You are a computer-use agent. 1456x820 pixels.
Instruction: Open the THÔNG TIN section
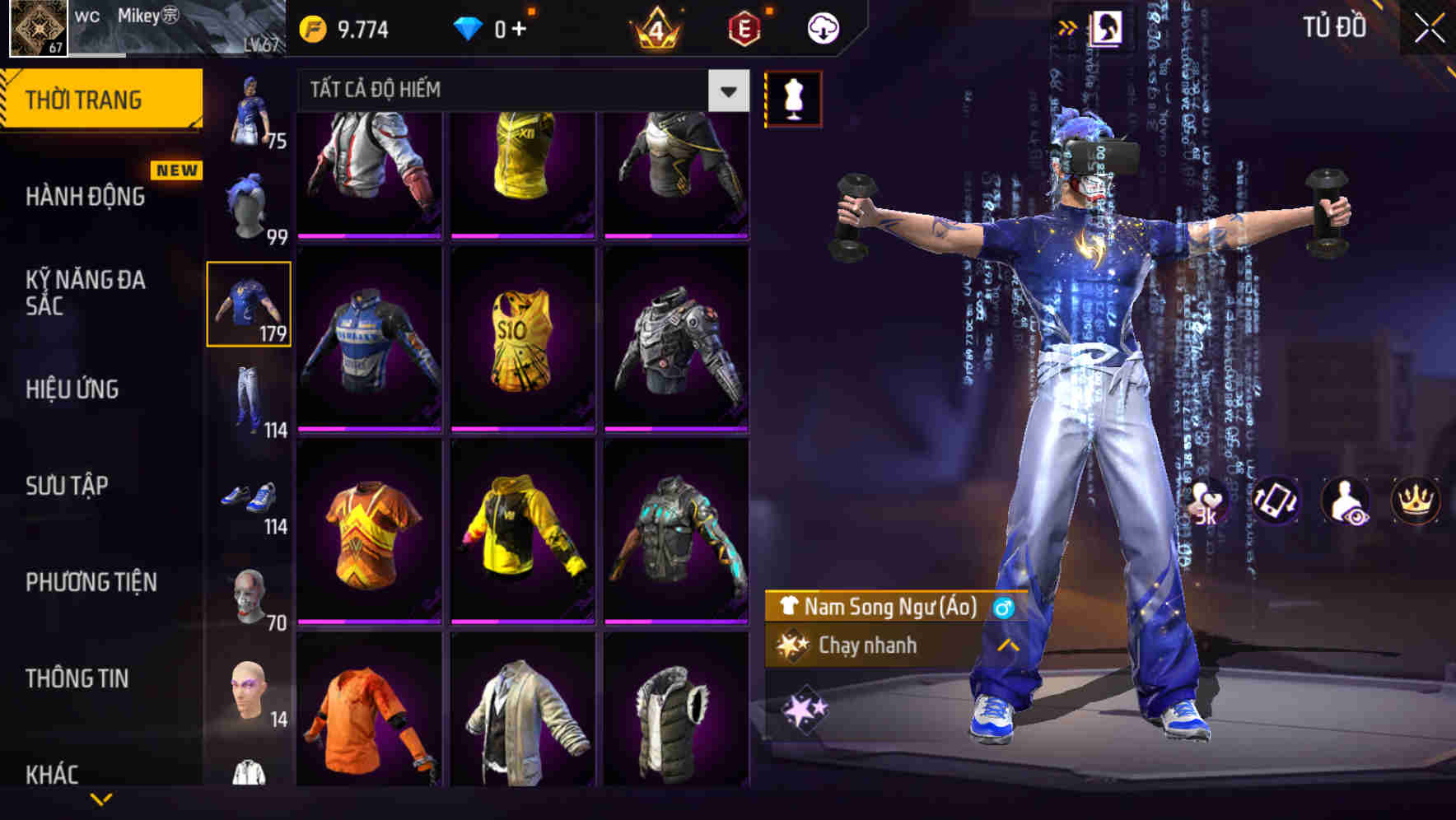(x=78, y=678)
